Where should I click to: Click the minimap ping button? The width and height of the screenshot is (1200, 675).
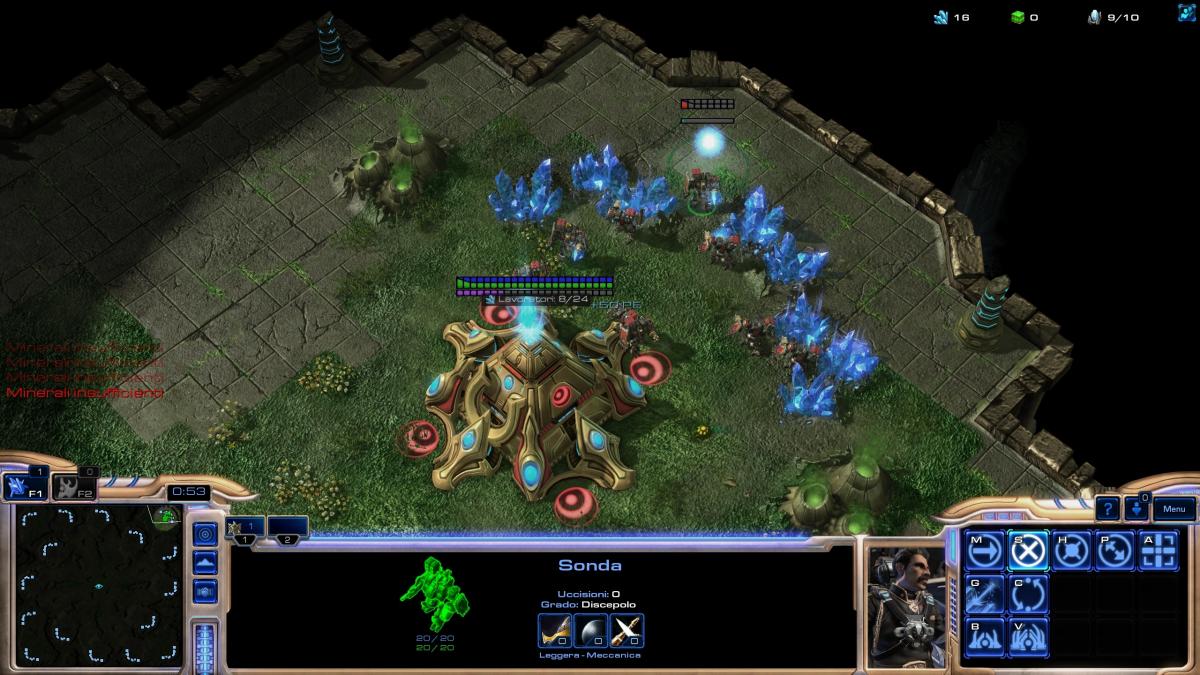(205, 535)
